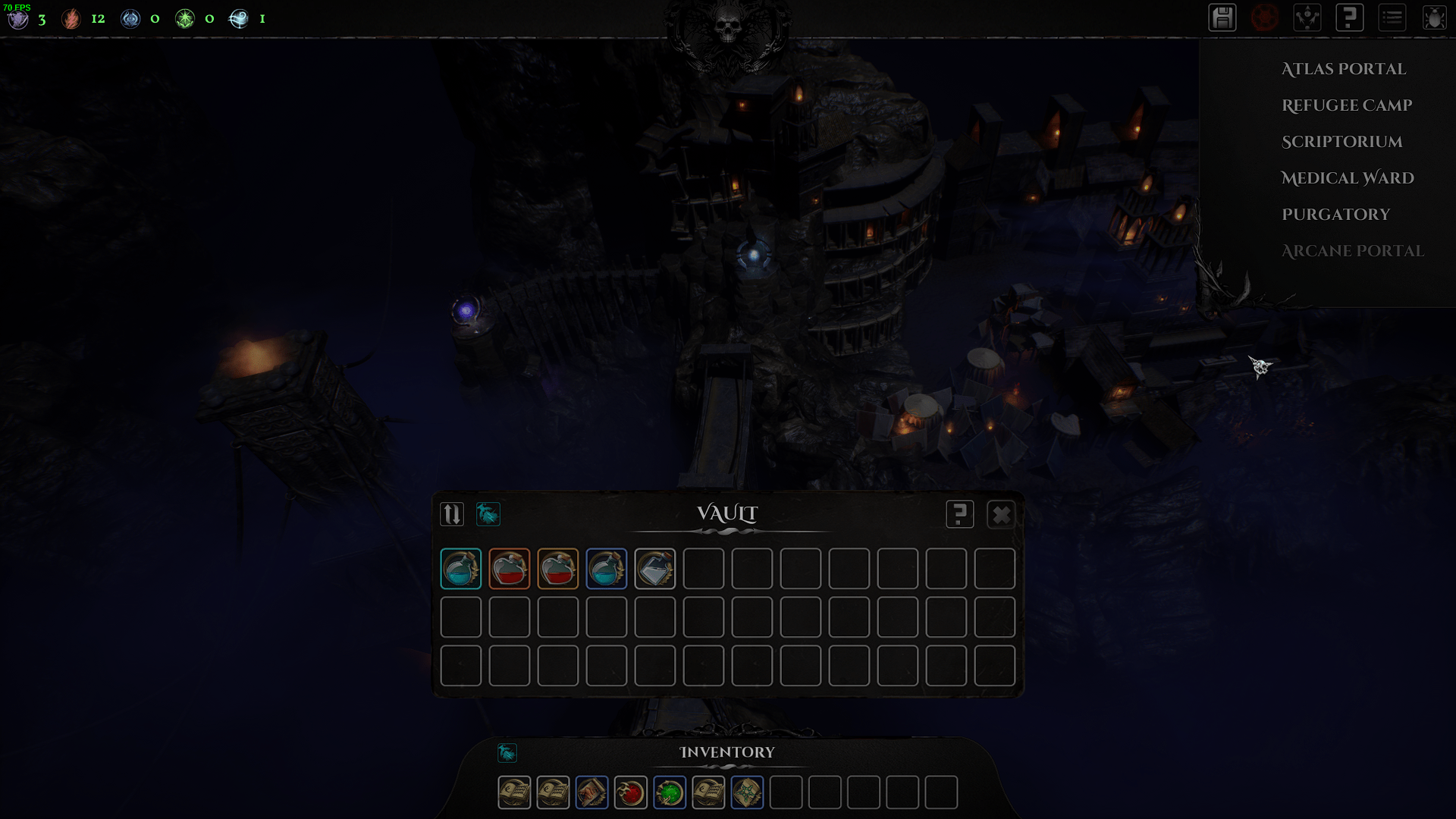Pick the orange-bordered red potion in Vault
This screenshot has width=1456, height=819.
pos(509,569)
